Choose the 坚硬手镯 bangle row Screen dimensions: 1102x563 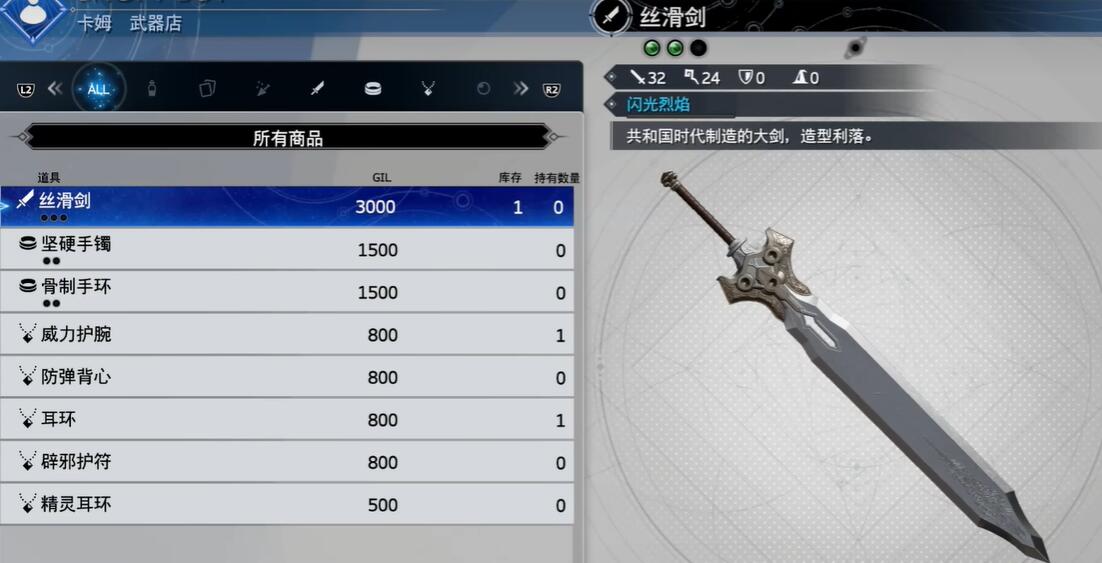pos(287,249)
